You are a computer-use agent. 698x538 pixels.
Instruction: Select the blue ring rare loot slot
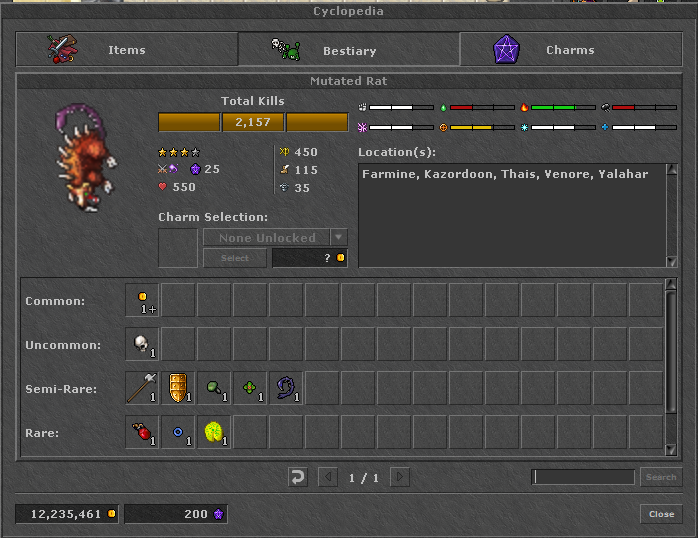178,432
